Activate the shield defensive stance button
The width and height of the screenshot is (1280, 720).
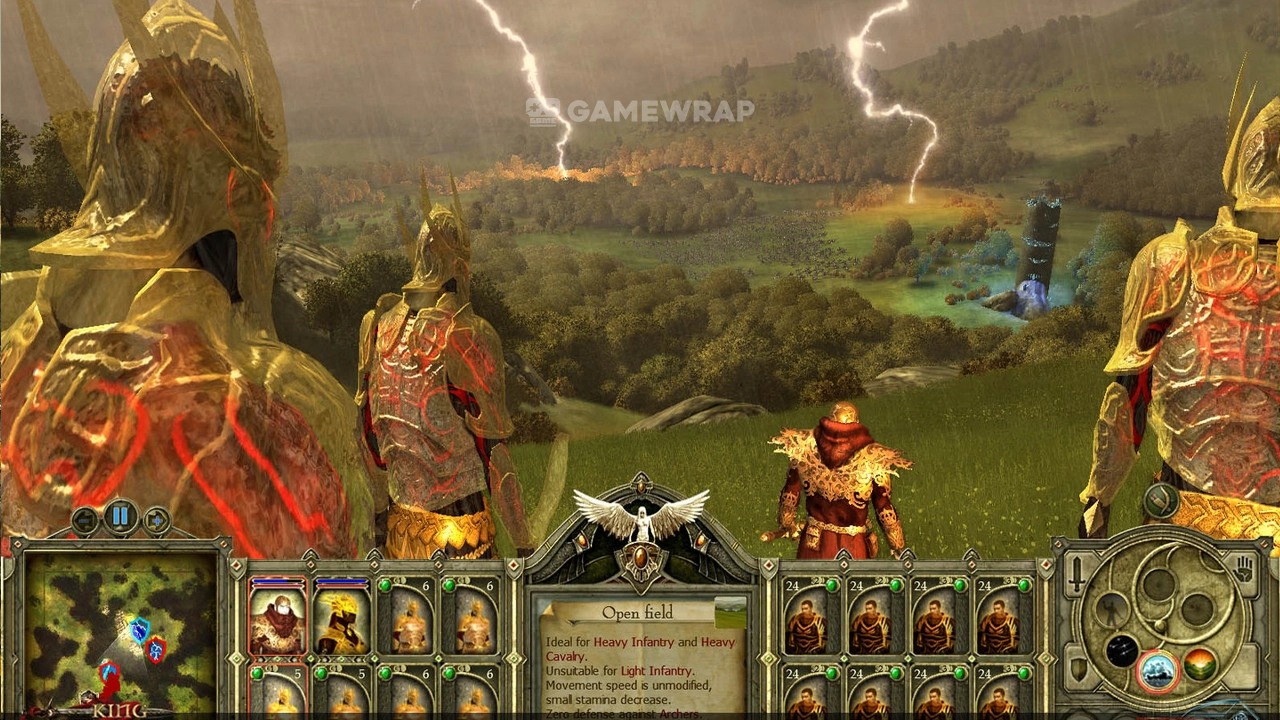[x=1080, y=668]
